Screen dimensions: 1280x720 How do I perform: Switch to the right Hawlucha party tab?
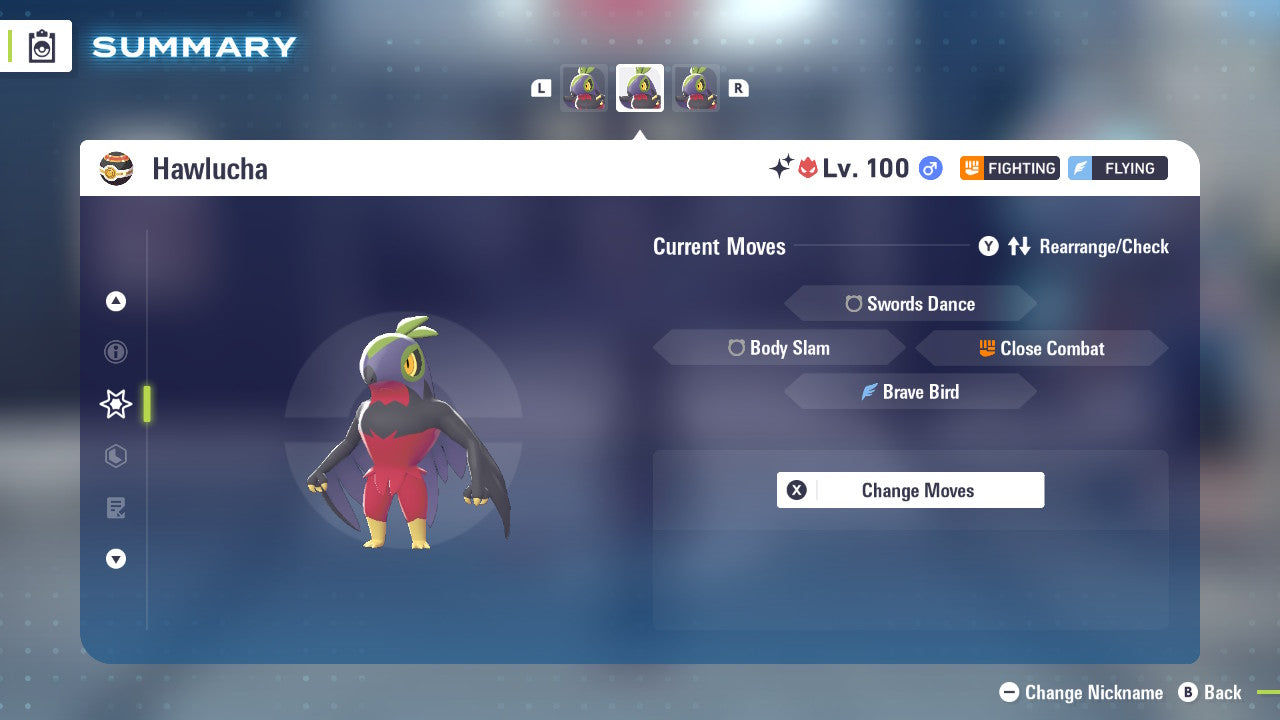click(x=697, y=87)
